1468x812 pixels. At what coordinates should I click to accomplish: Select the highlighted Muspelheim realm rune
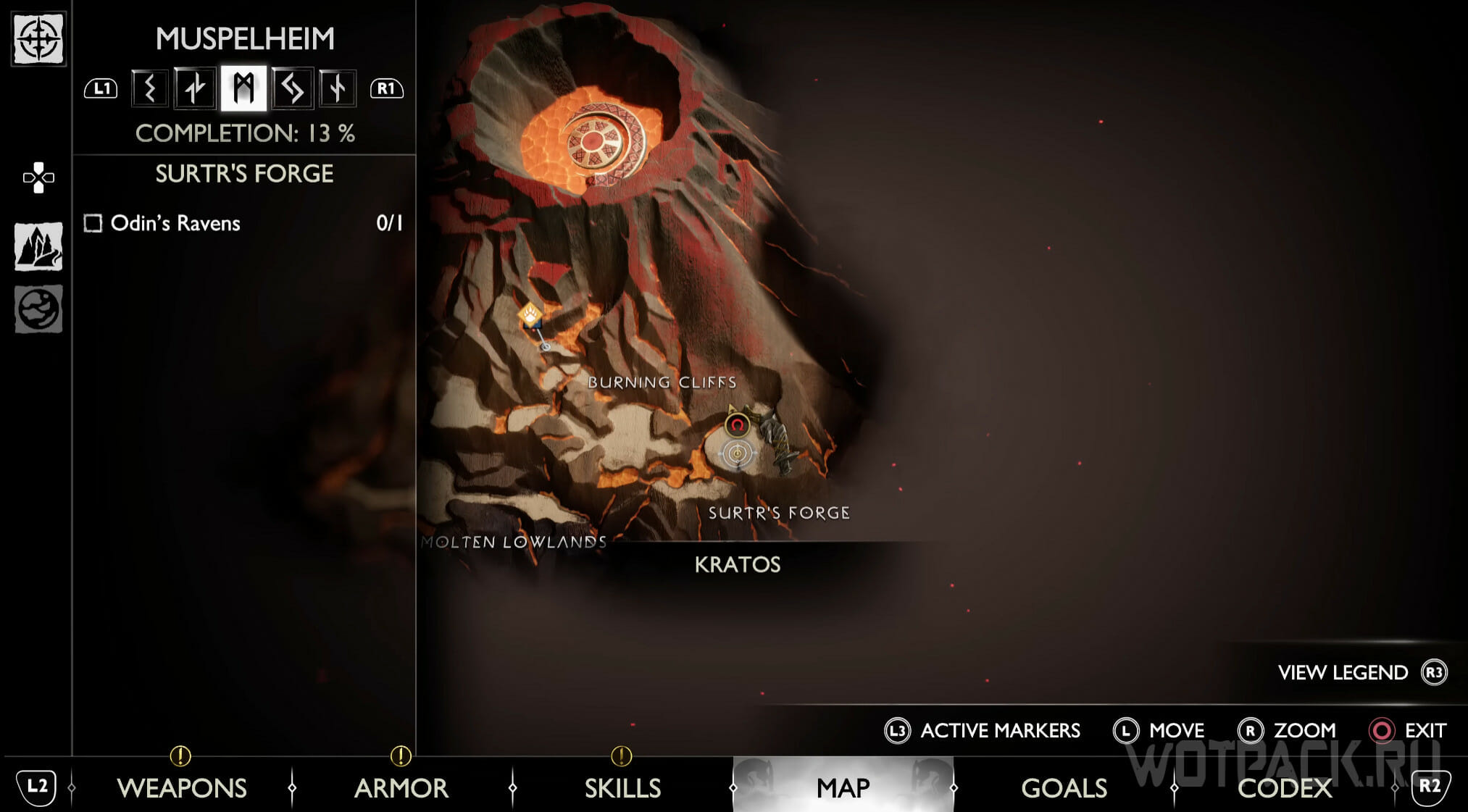243,88
